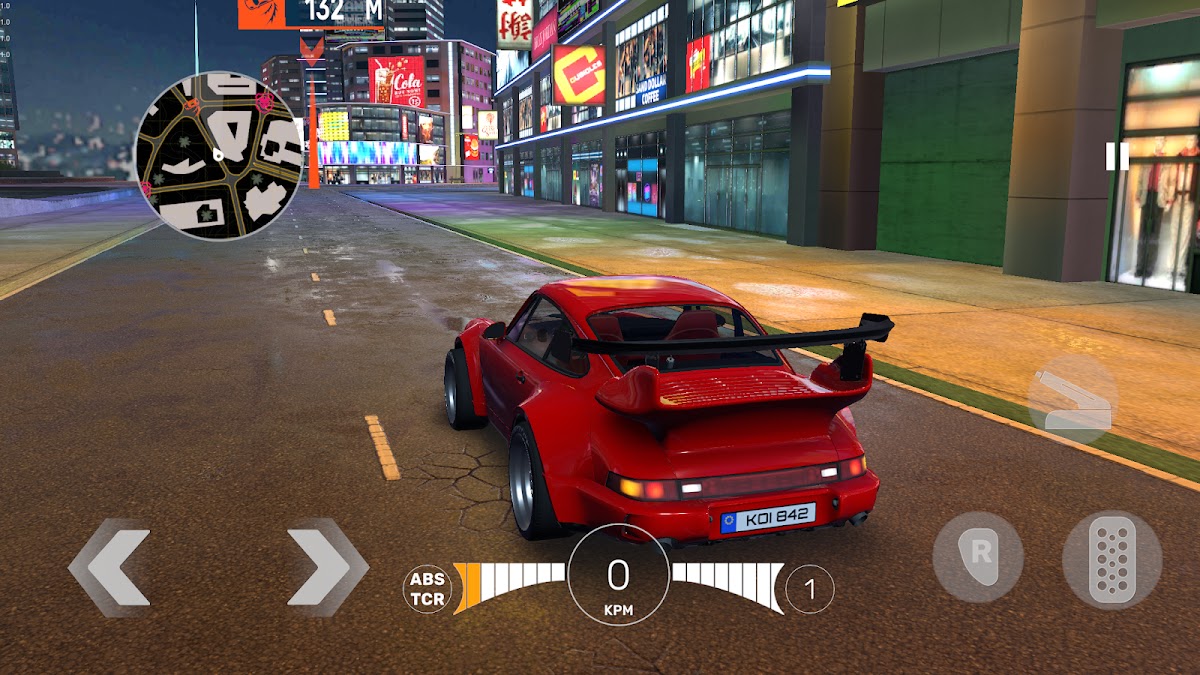Pause the game
Image resolution: width=1200 pixels, height=675 pixels.
tap(1117, 156)
